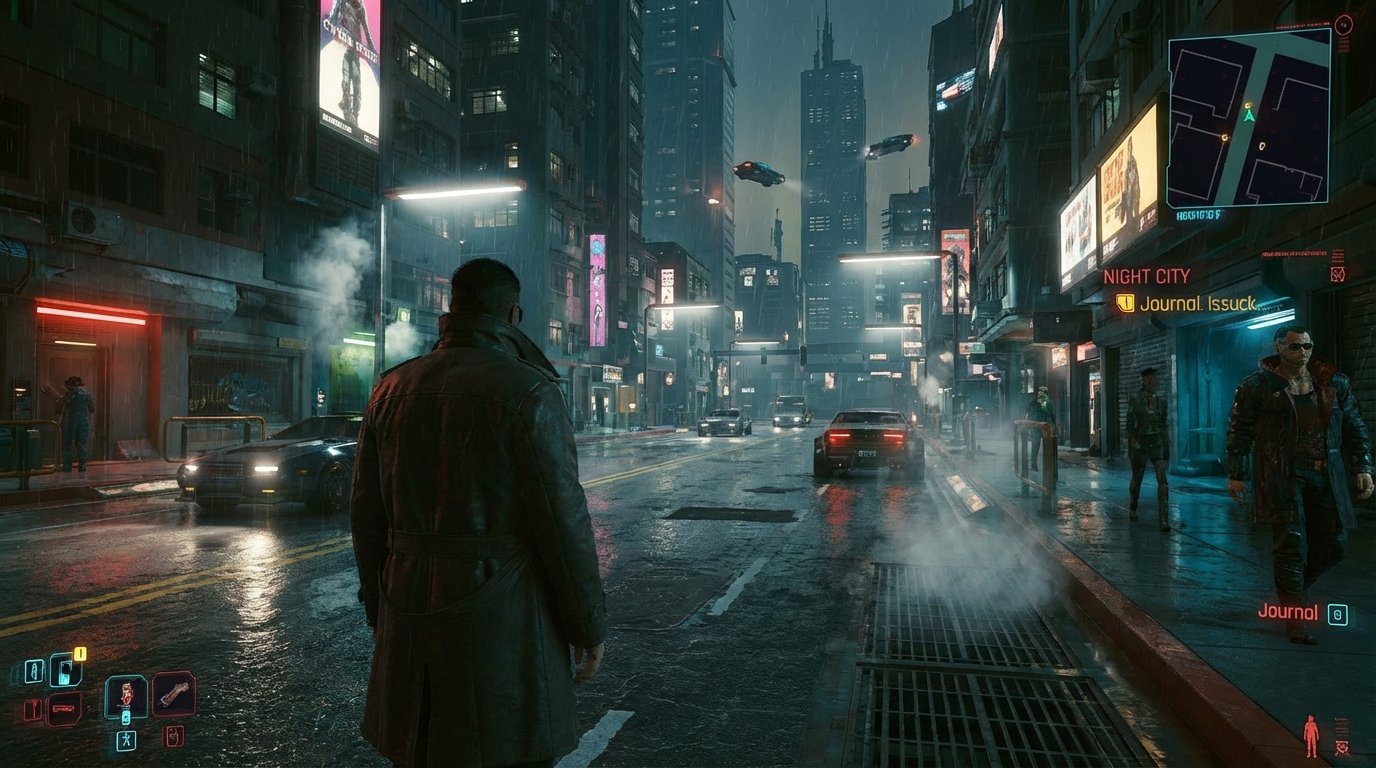Viewport: 1376px width, 768px height.
Task: Toggle the Journal keybind prompt box
Action: [1338, 614]
